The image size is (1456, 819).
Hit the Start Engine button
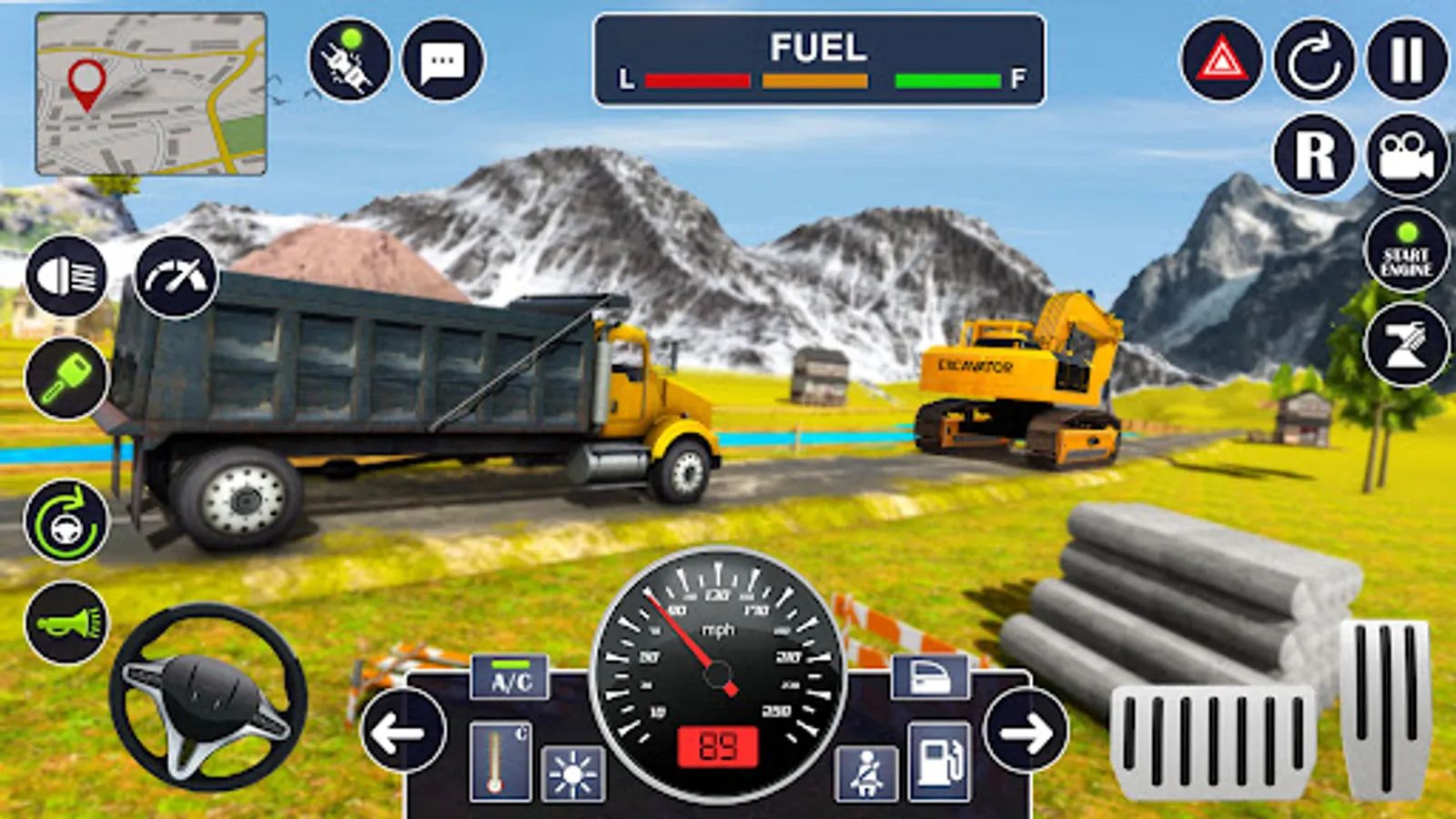pos(1407,250)
